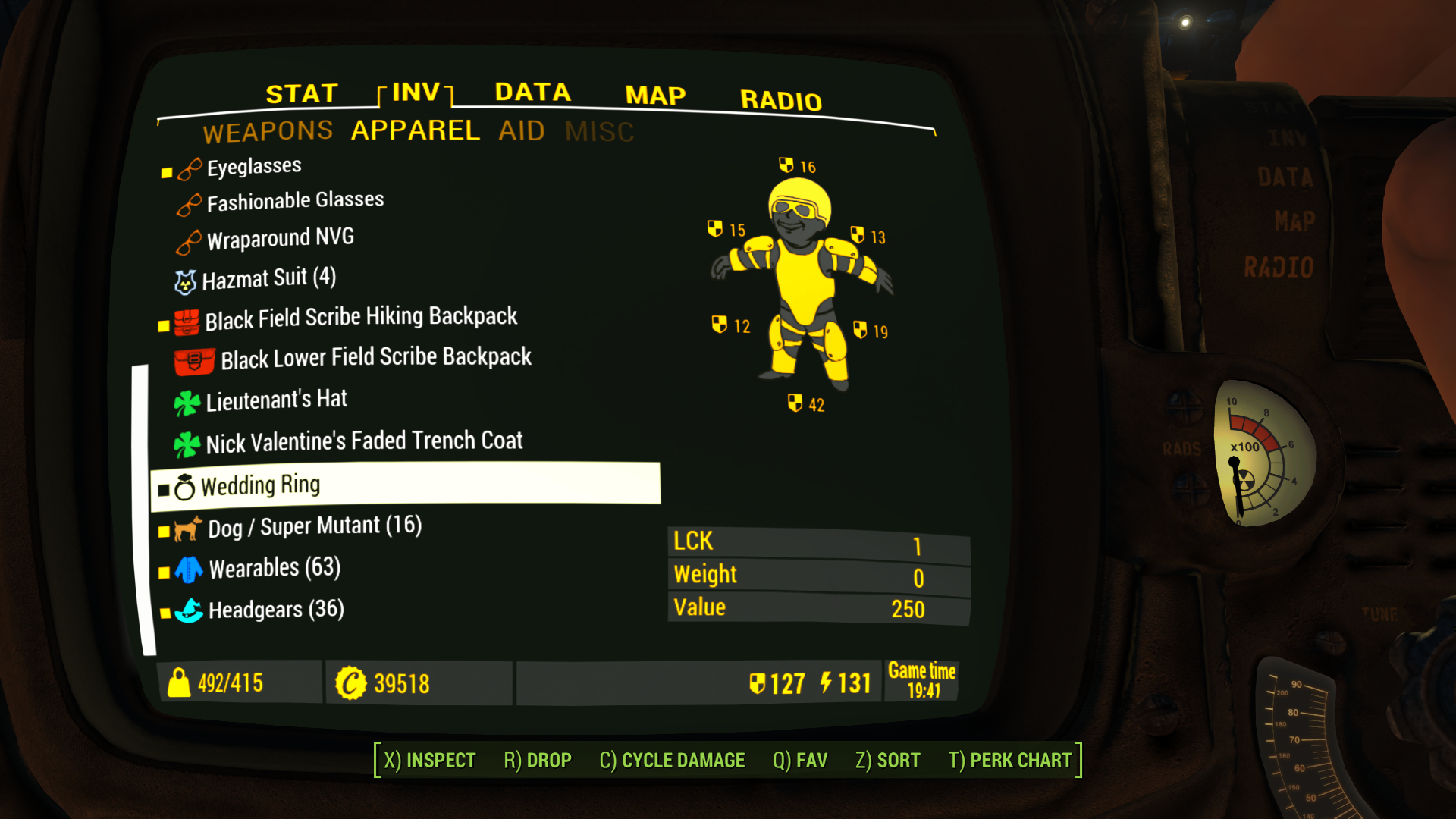
Task: Click the inventory list scrollbar
Action: pos(143,508)
